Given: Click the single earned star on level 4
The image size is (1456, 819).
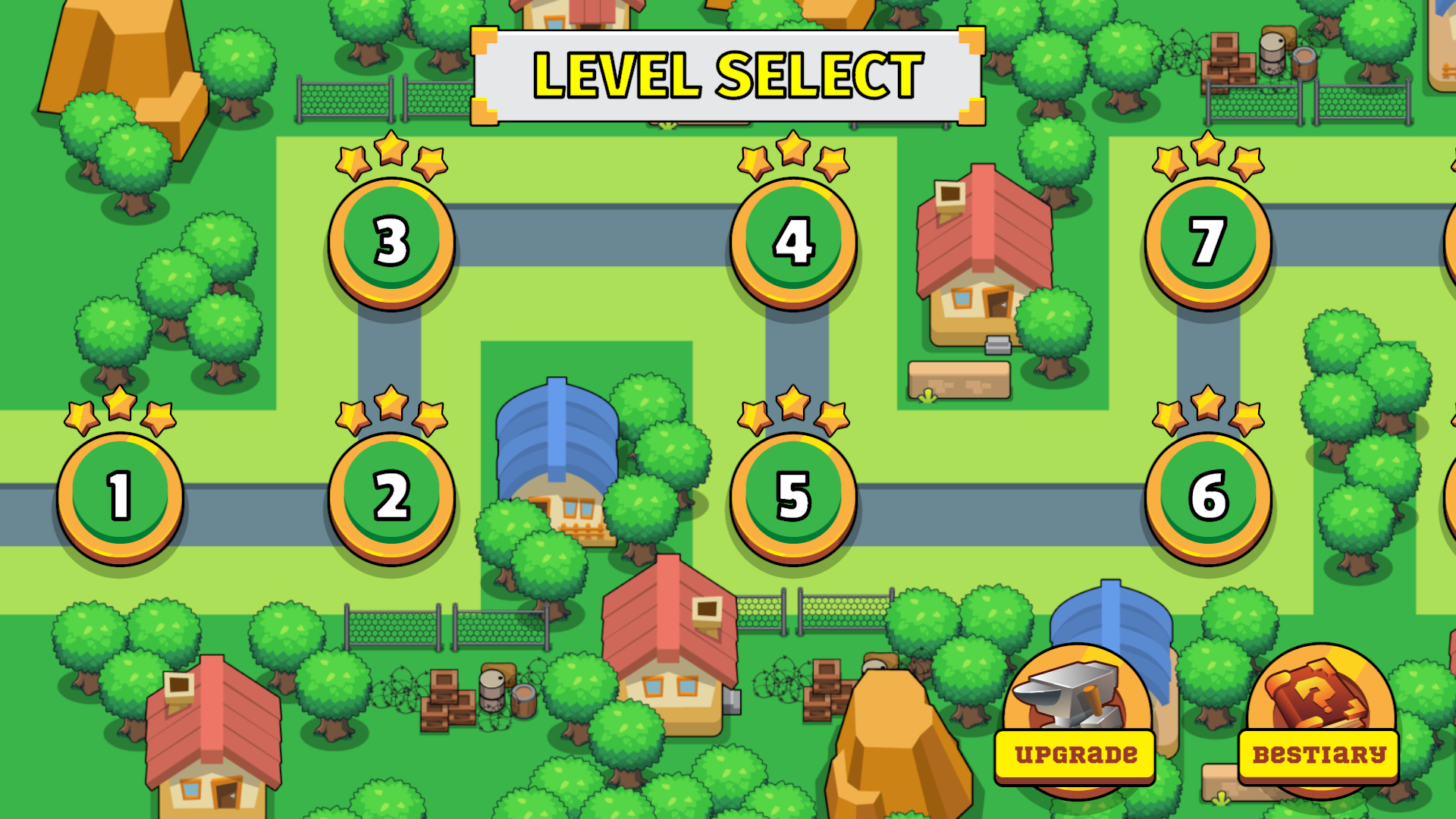Looking at the screenshot, I should pyautogui.click(x=791, y=146).
